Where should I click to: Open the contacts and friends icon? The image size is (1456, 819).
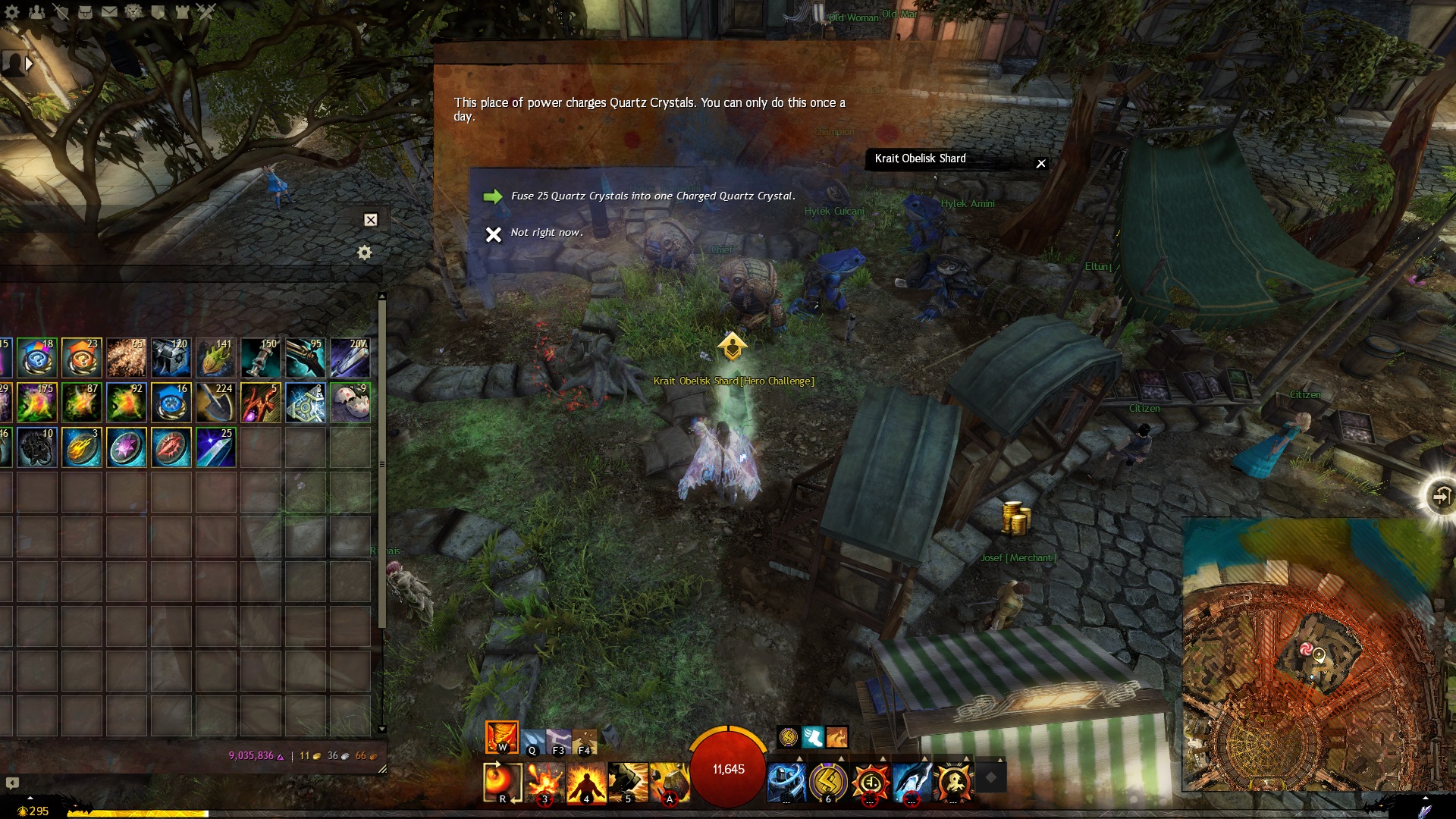36,11
